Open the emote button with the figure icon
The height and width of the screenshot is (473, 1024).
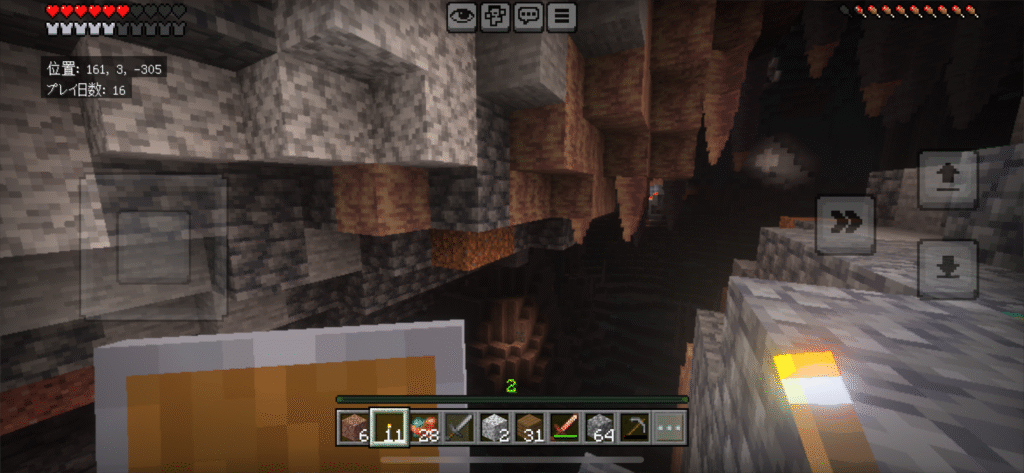click(495, 15)
